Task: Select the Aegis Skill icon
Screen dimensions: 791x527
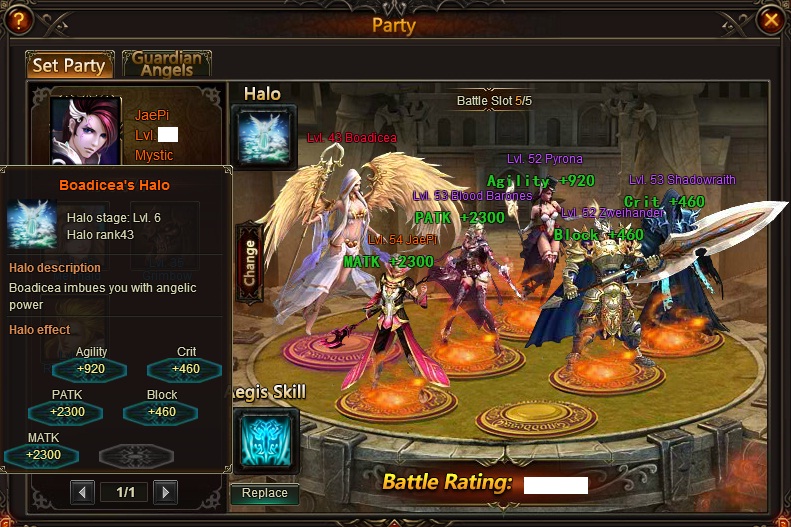Action: (x=265, y=438)
